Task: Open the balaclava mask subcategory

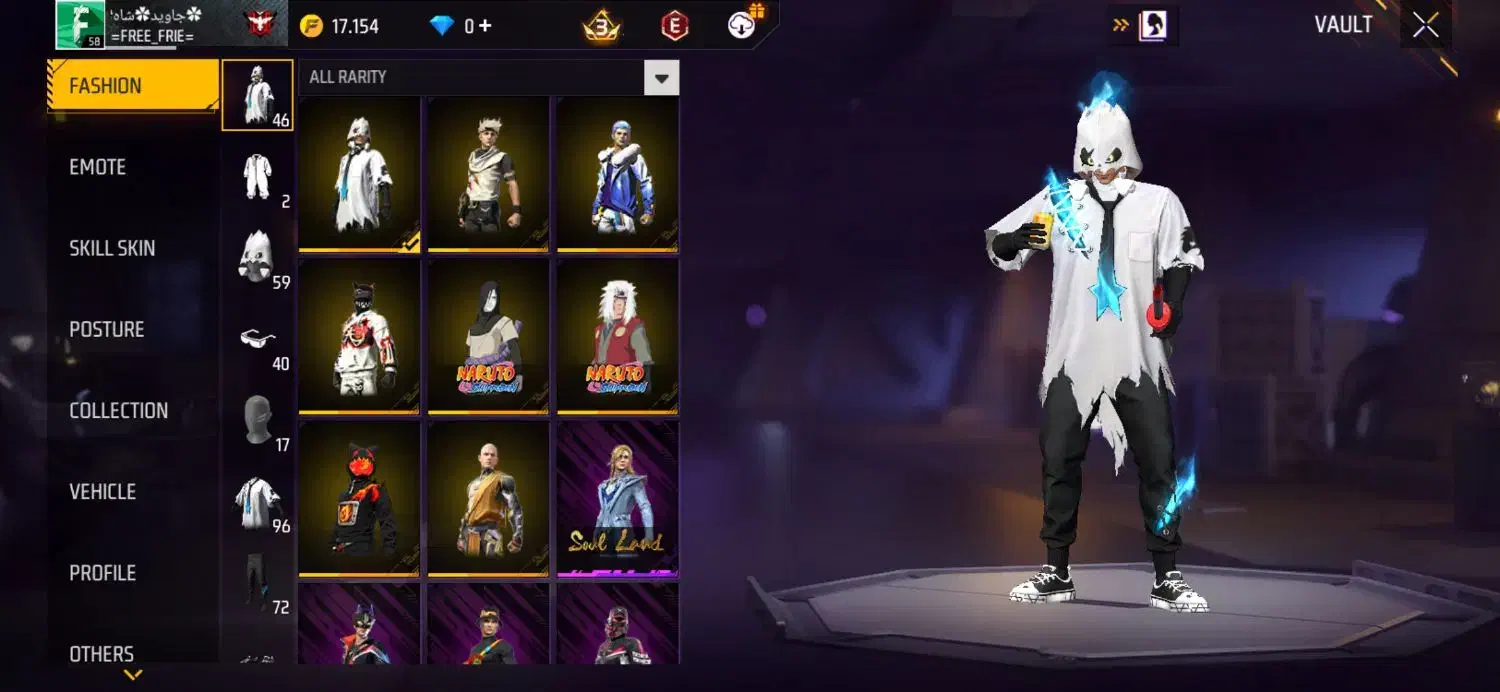Action: [x=258, y=420]
